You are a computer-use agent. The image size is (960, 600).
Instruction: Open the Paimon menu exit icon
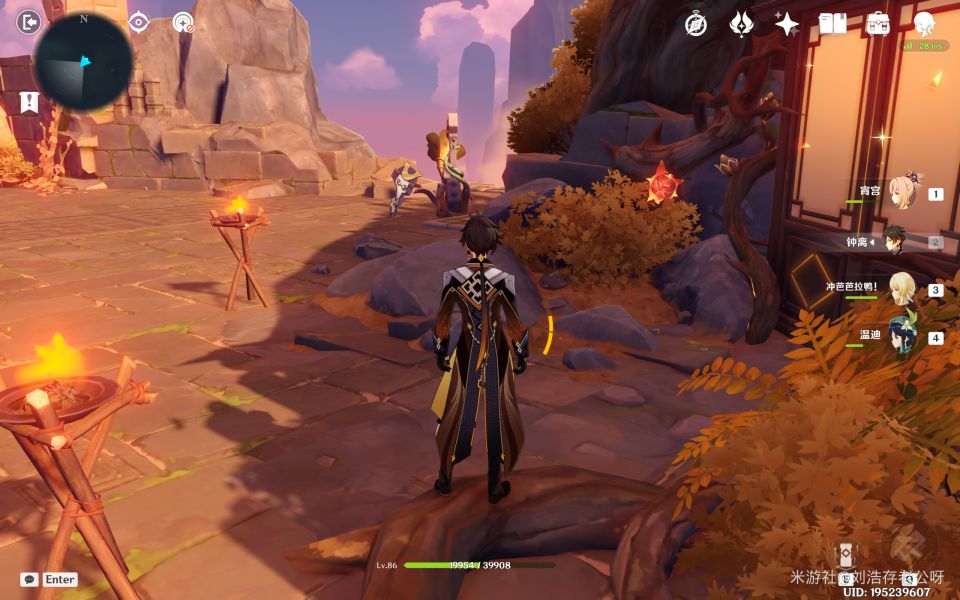point(30,22)
